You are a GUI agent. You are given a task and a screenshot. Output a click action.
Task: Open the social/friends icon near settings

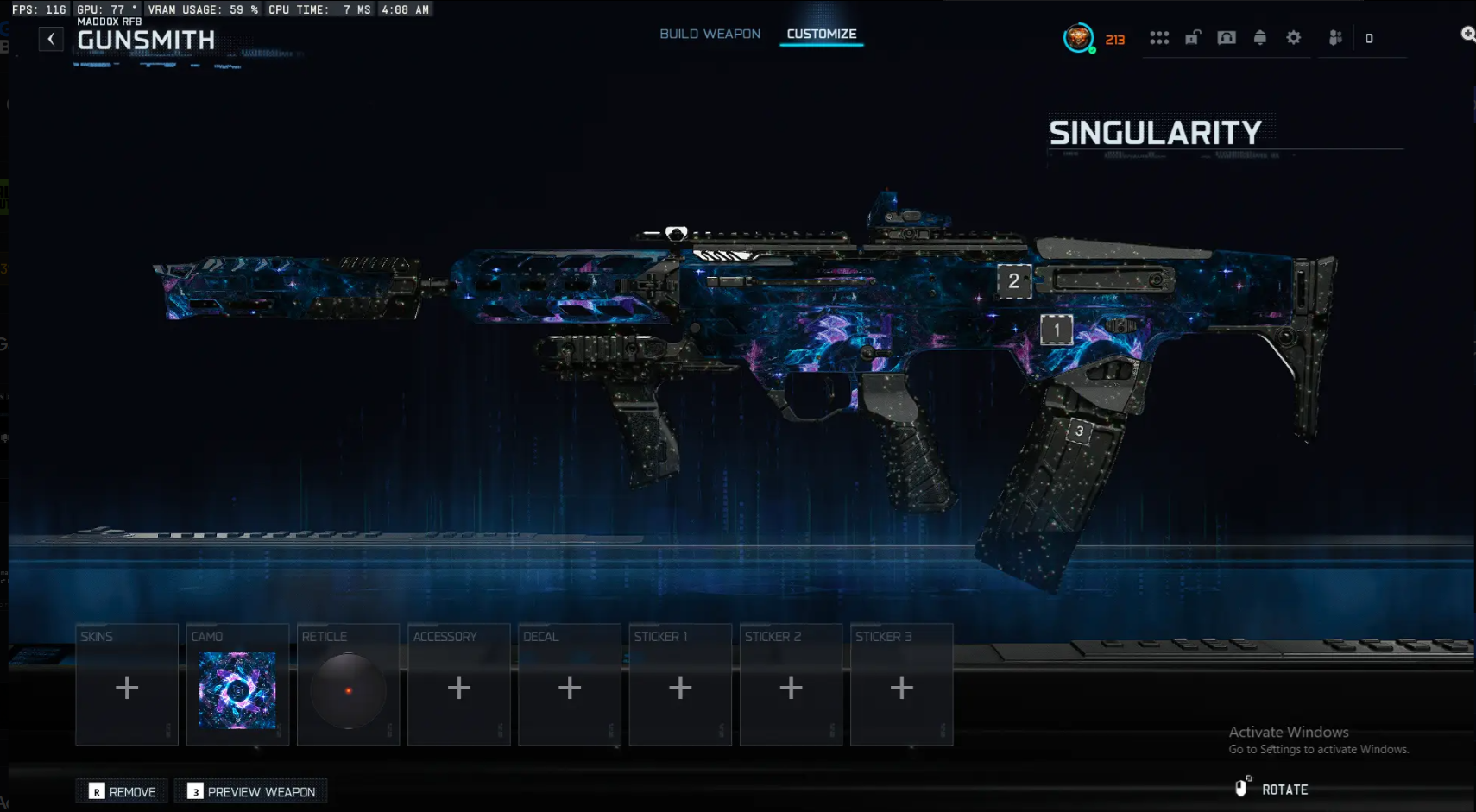coord(1334,38)
